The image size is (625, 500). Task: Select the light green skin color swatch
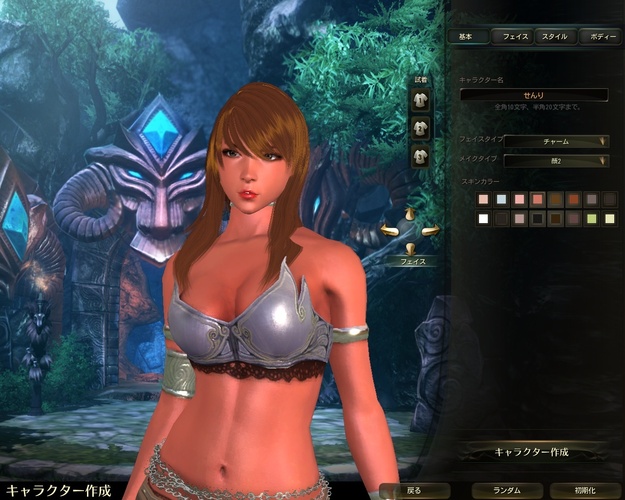[x=592, y=219]
